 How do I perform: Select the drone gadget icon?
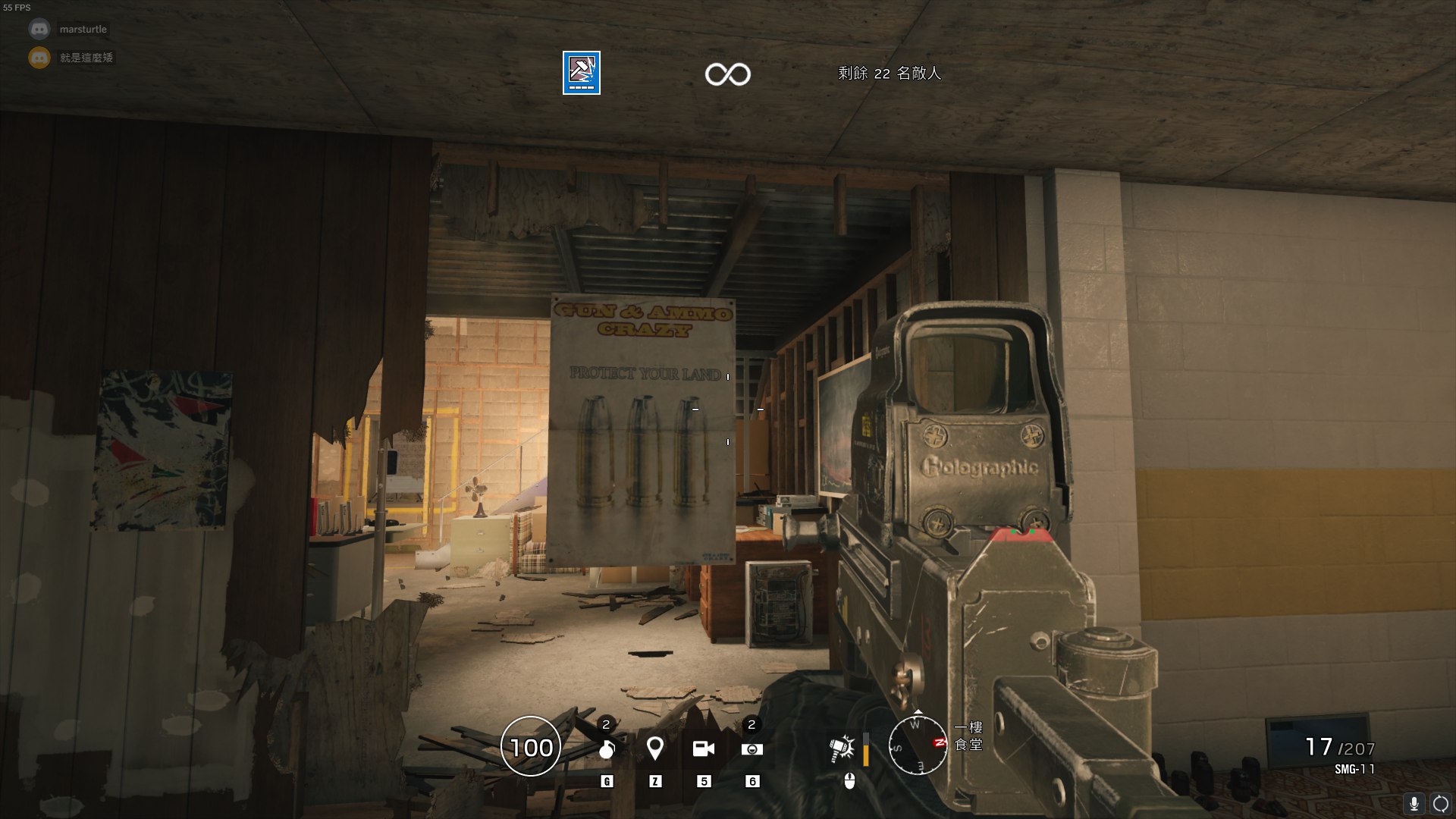752,749
